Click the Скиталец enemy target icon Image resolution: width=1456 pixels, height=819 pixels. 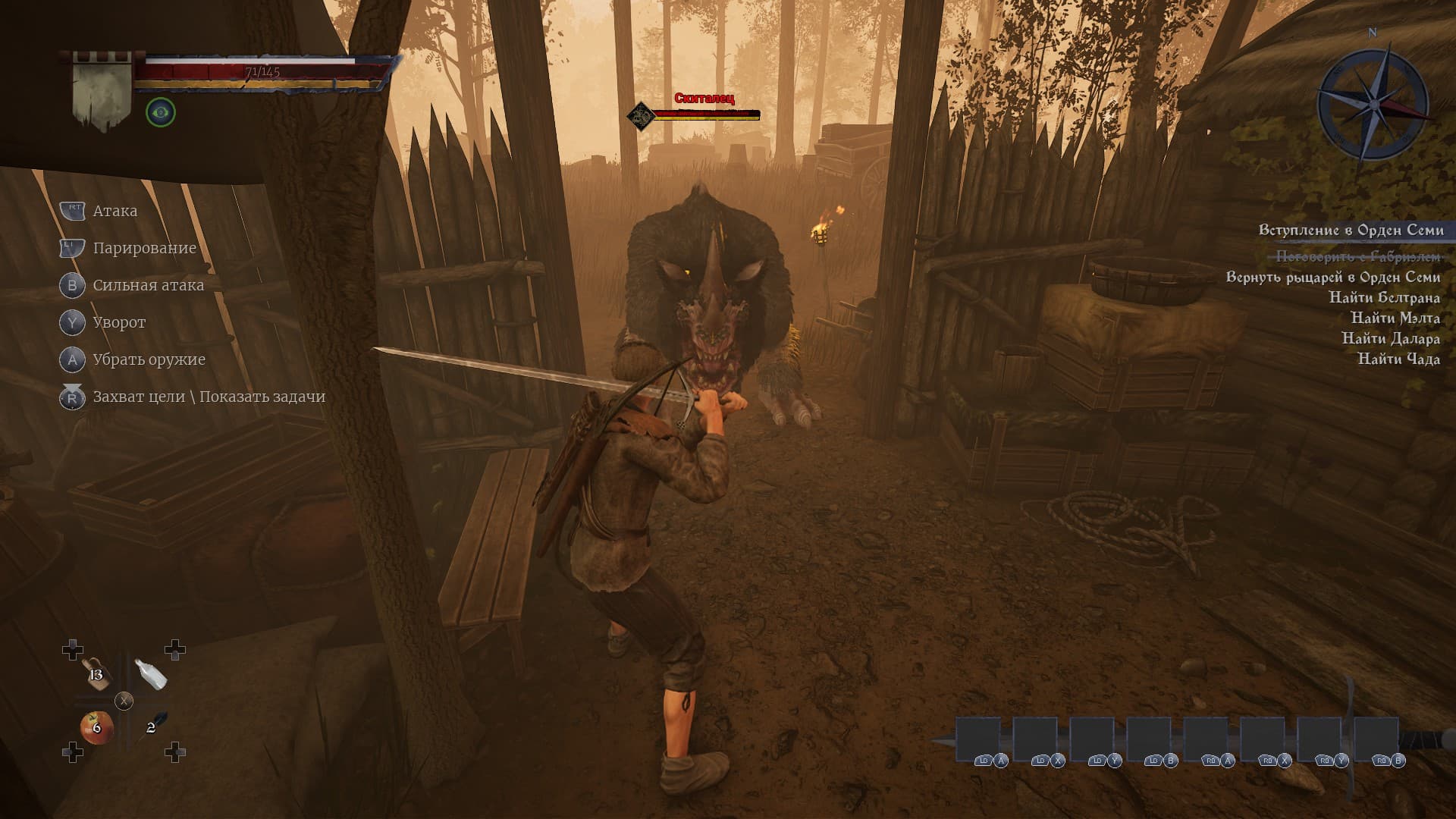tap(641, 115)
